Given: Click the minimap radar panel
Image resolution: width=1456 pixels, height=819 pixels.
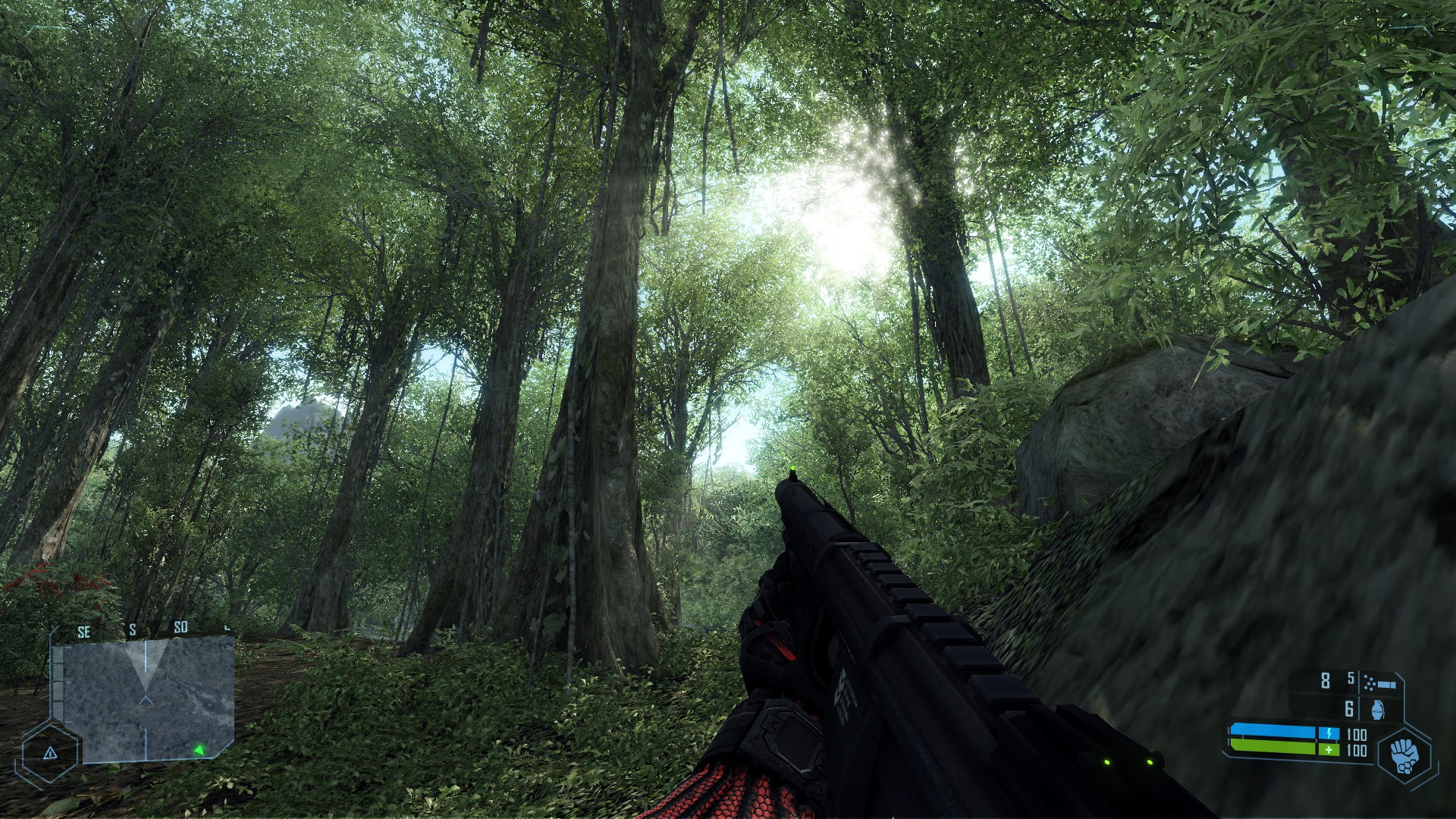Looking at the screenshot, I should click(x=149, y=699).
